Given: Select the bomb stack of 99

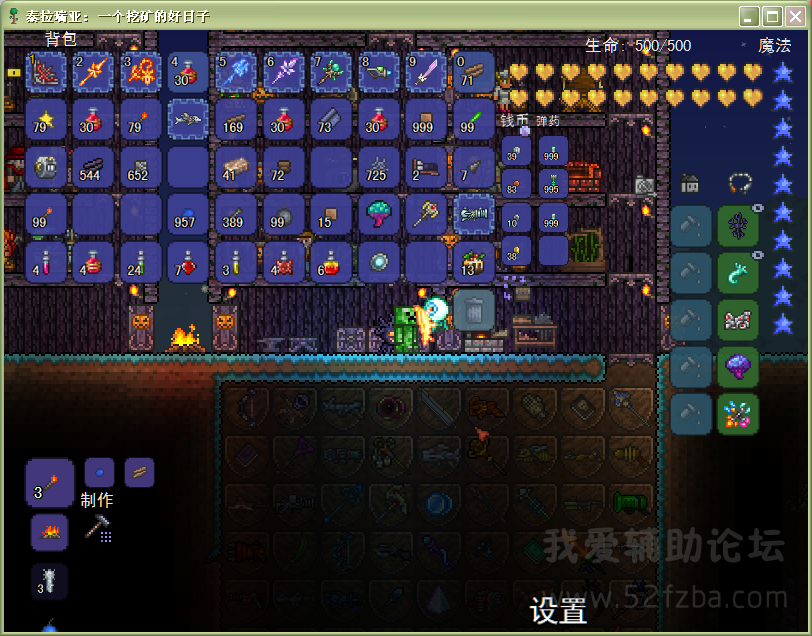Looking at the screenshot, I should coord(283,214).
